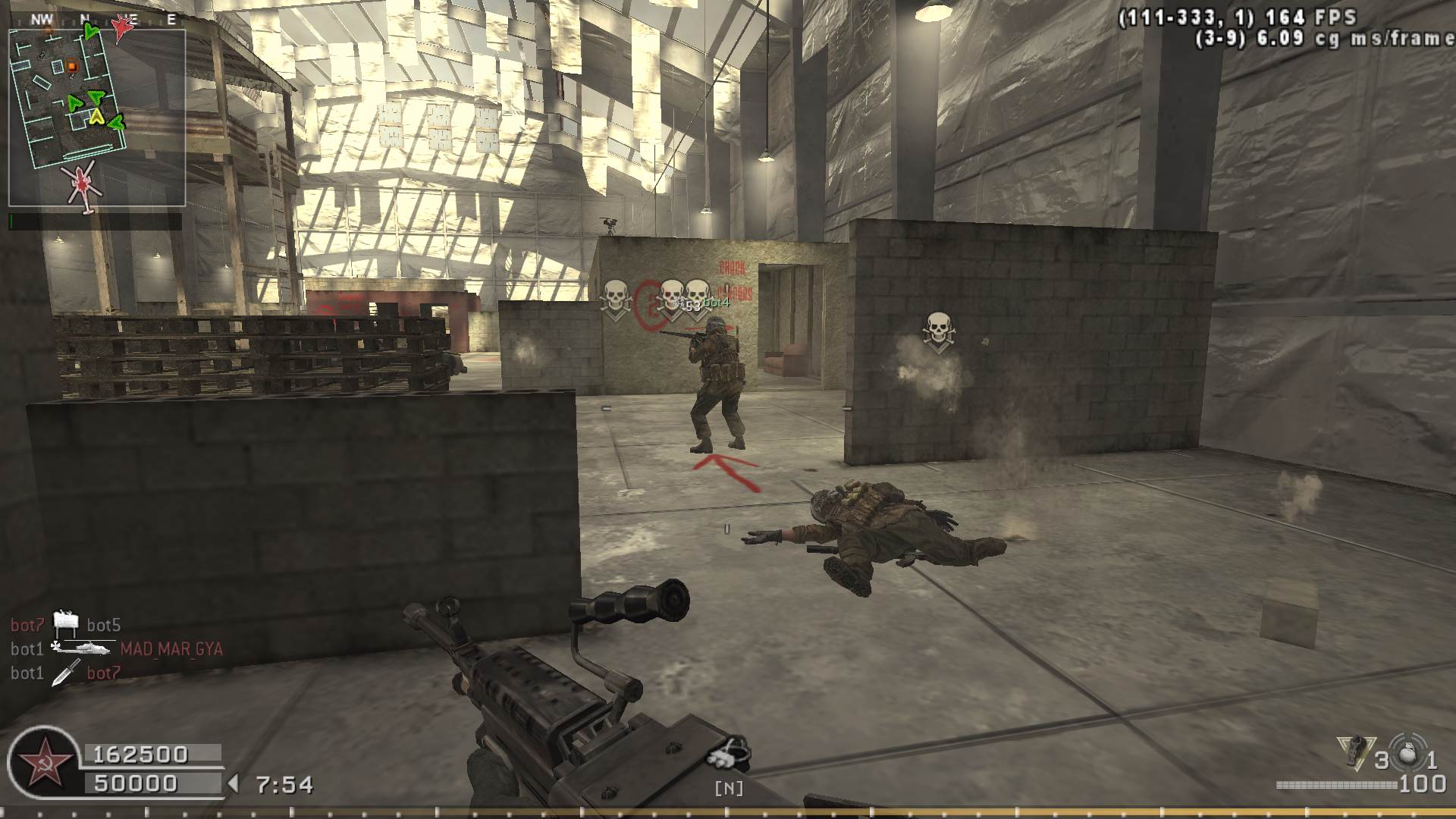
Task: Select the red helicopter marker below the minimap
Action: coord(82,184)
